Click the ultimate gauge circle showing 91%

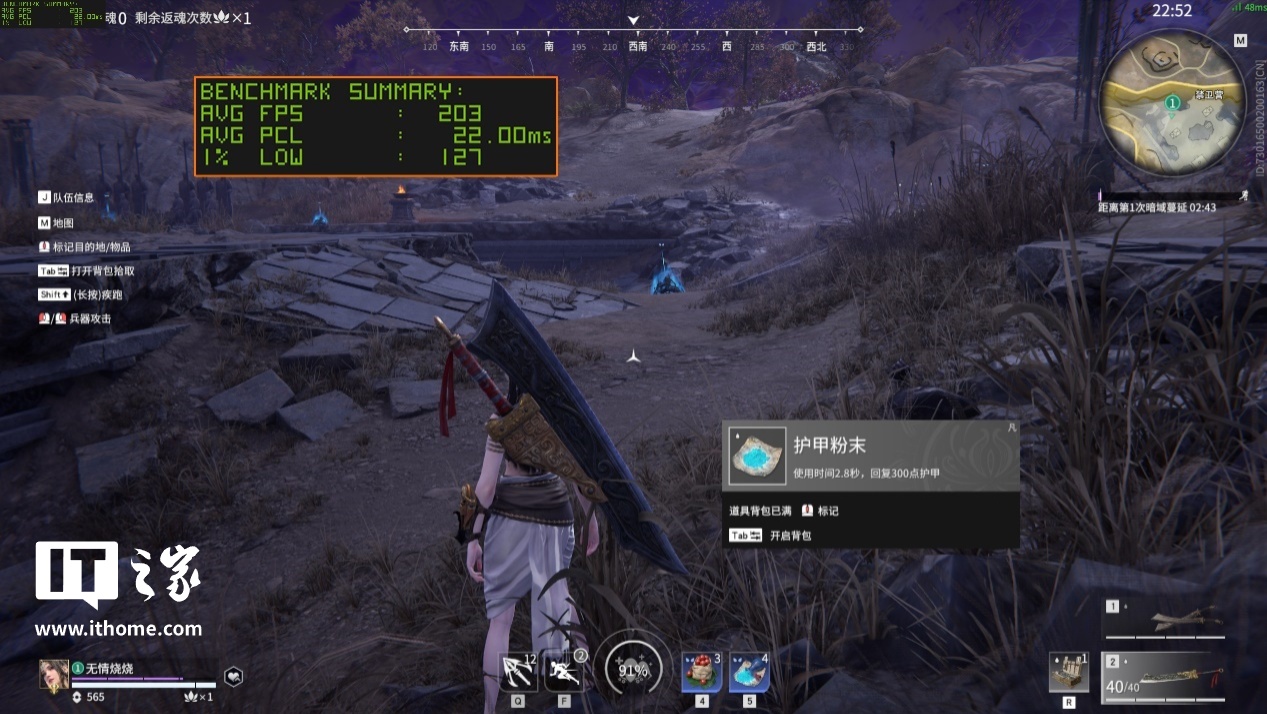633,670
